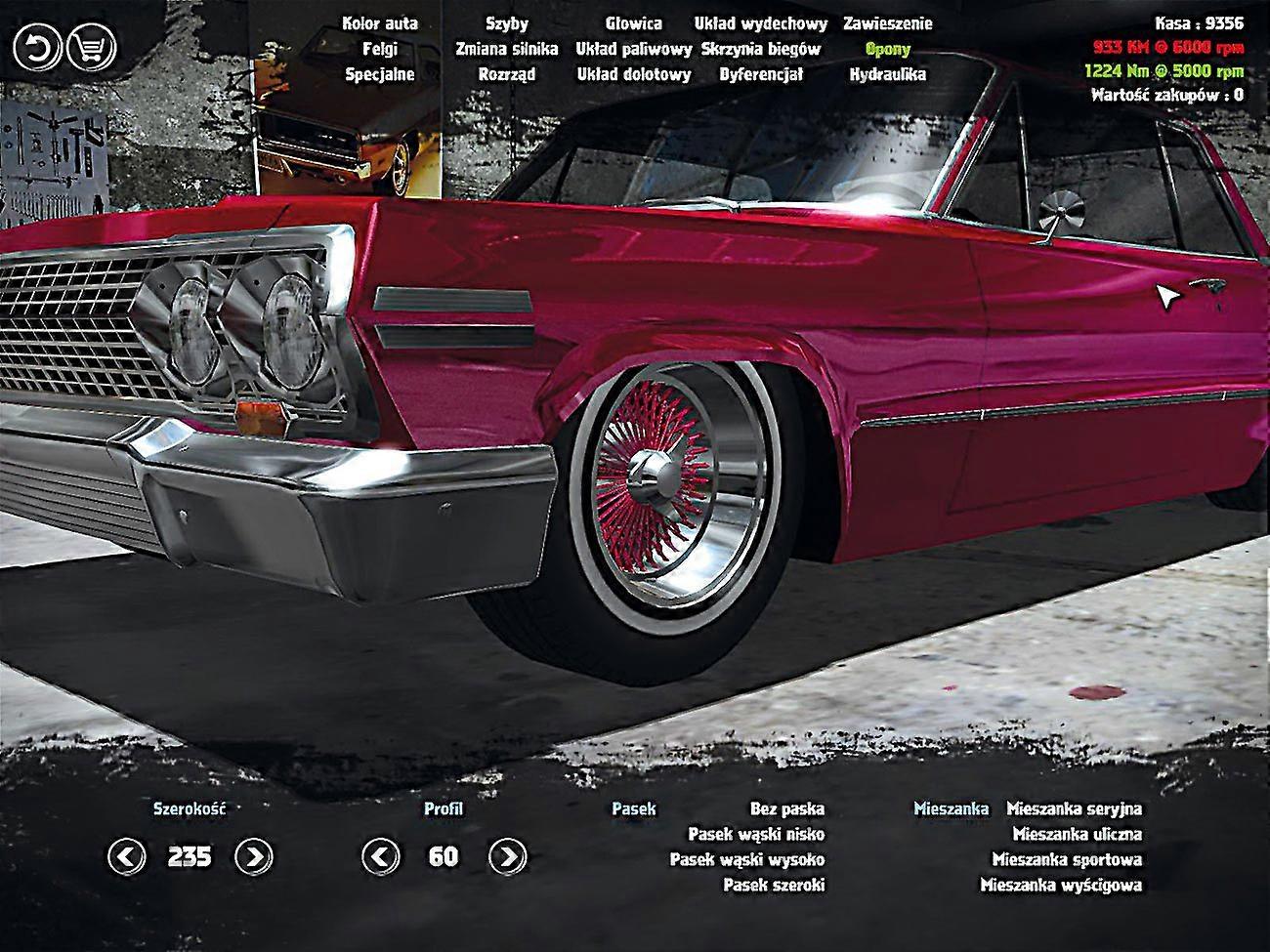The image size is (1270, 952).
Task: Open the Zmiana silnika section
Action: (506, 49)
